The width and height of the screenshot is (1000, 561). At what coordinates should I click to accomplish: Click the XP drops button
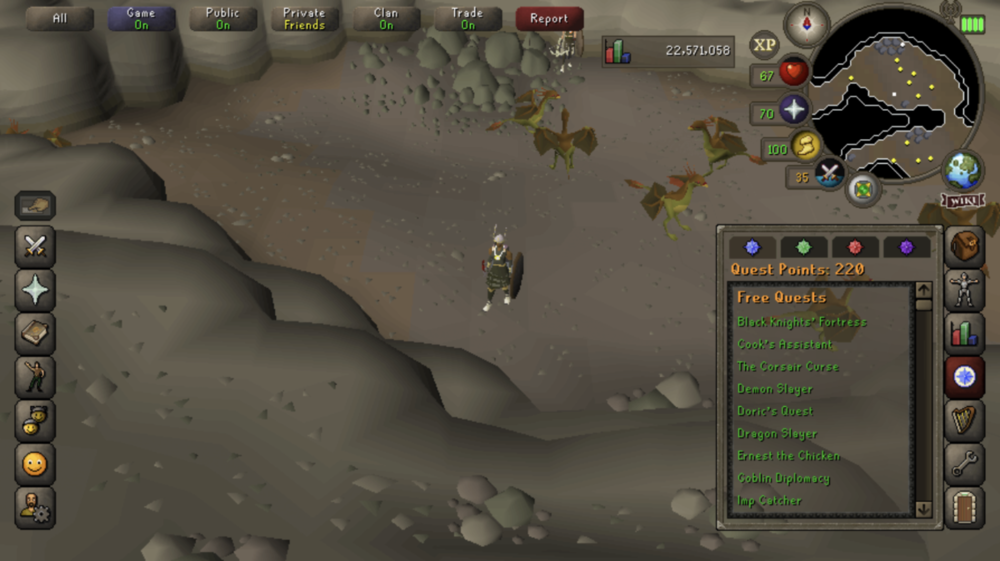(x=765, y=45)
